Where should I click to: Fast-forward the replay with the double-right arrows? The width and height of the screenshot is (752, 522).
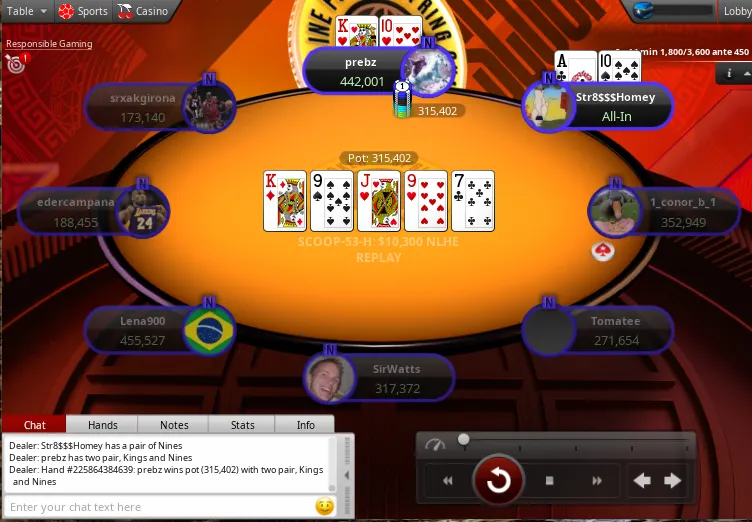click(597, 481)
